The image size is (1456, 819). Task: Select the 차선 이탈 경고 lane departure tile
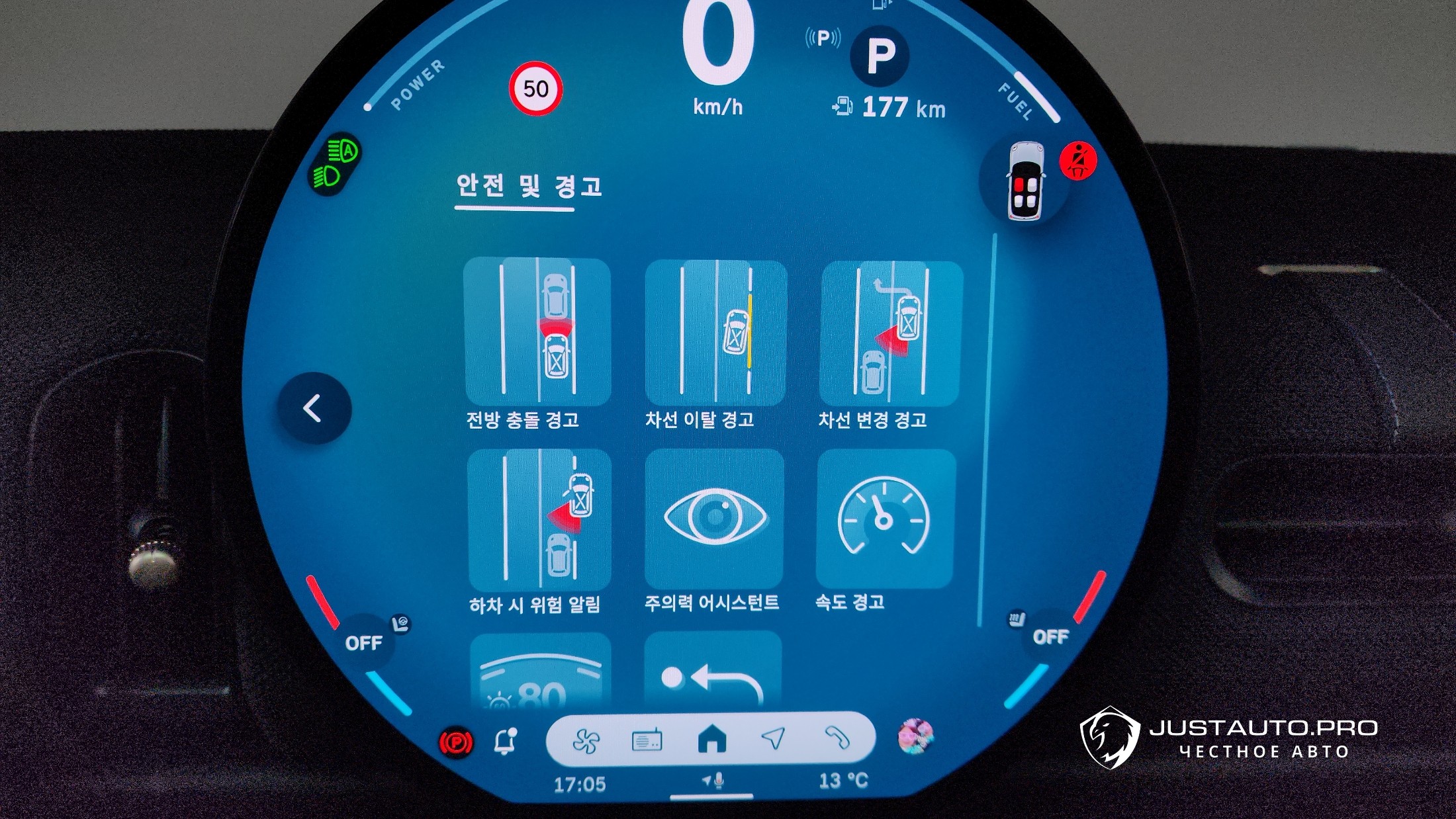[716, 332]
